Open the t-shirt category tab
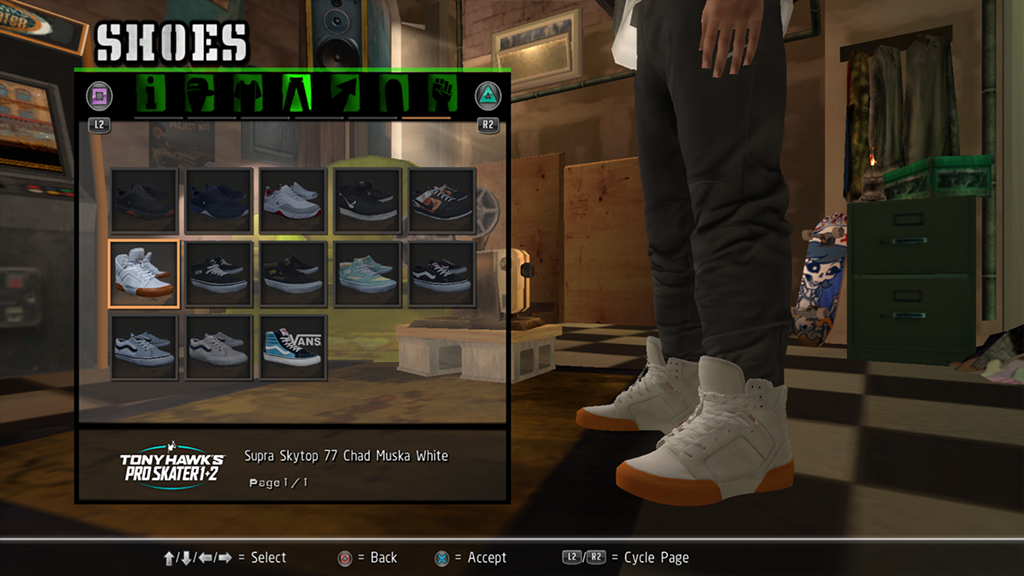This screenshot has width=1024, height=576. point(249,95)
